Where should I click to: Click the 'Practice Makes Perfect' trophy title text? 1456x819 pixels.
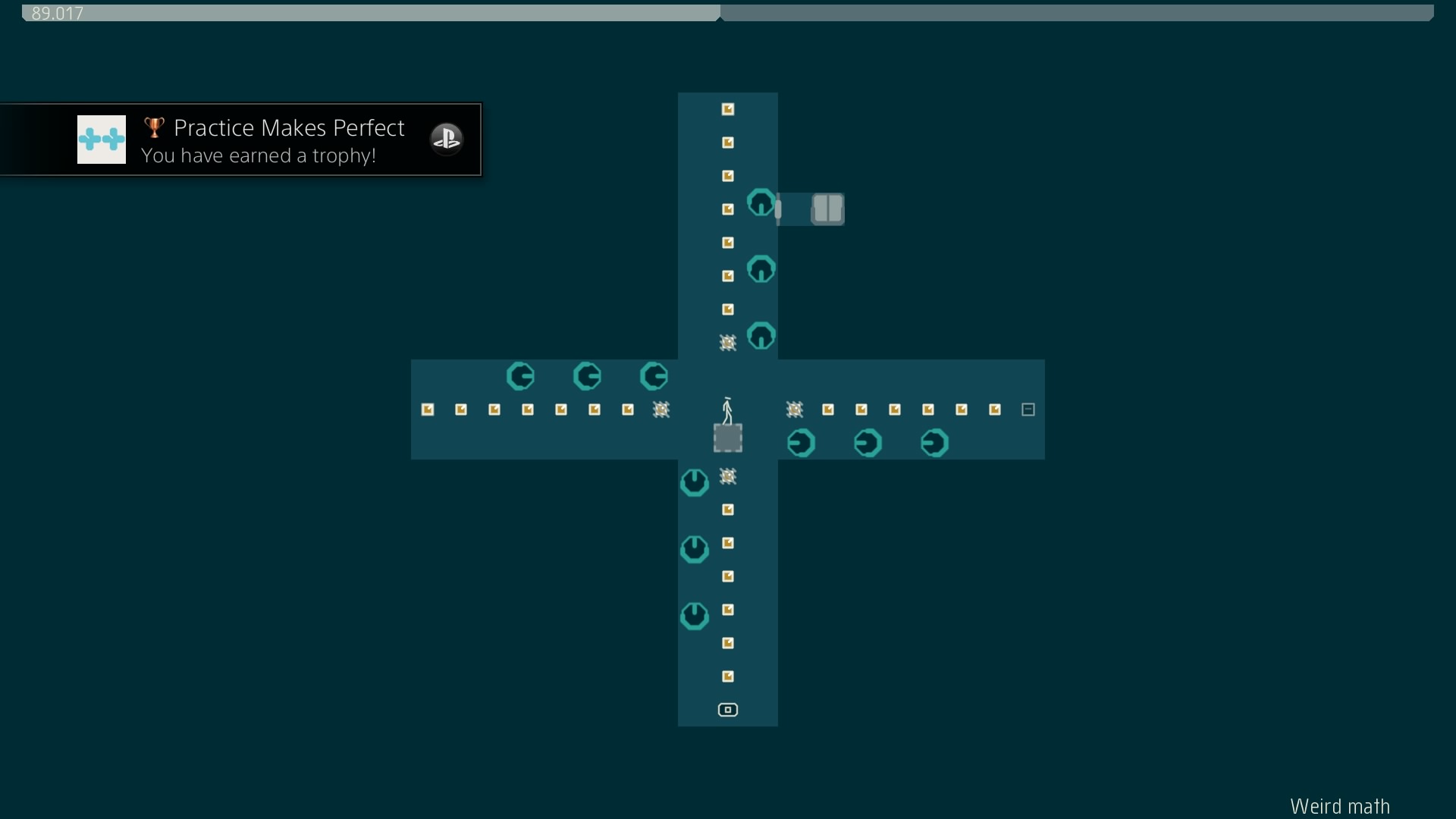tap(289, 127)
